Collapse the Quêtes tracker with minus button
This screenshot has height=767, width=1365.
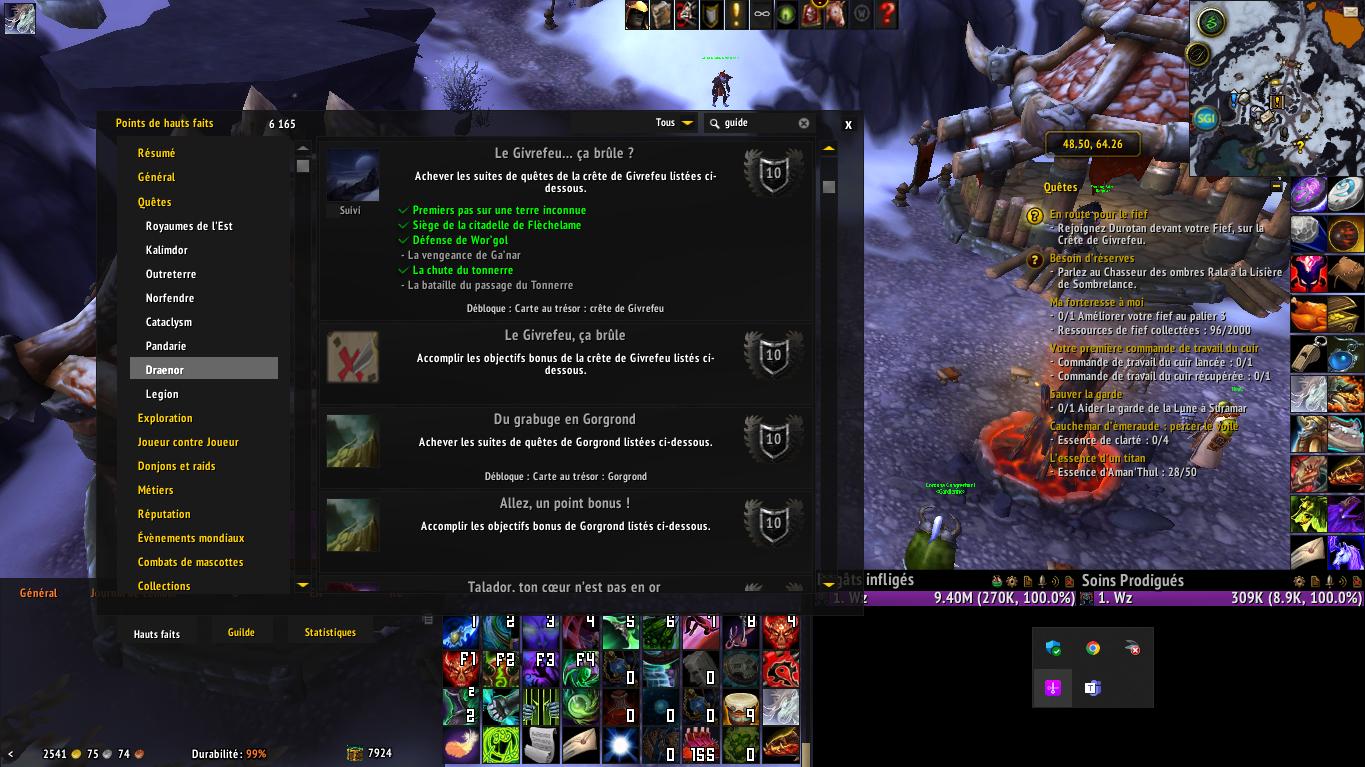click(1277, 186)
